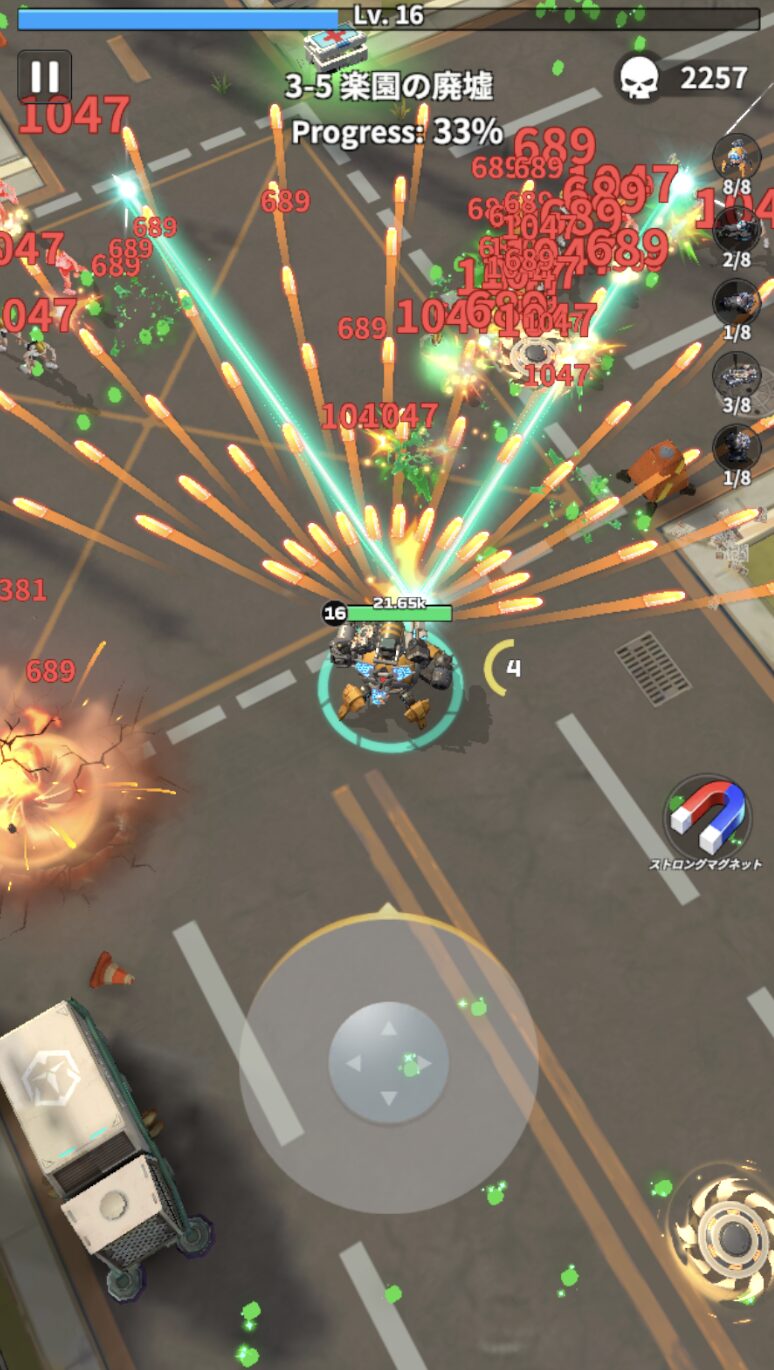Image resolution: width=774 pixels, height=1370 pixels.
Task: Tap the virtual joystick center knob
Action: click(388, 1063)
